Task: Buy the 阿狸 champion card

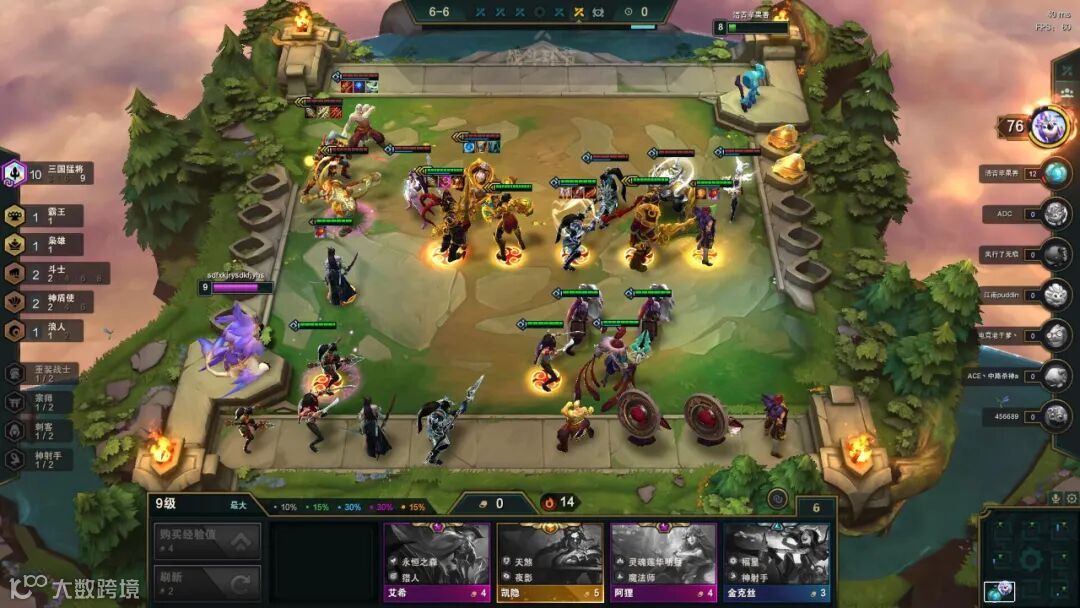Action: click(x=663, y=562)
